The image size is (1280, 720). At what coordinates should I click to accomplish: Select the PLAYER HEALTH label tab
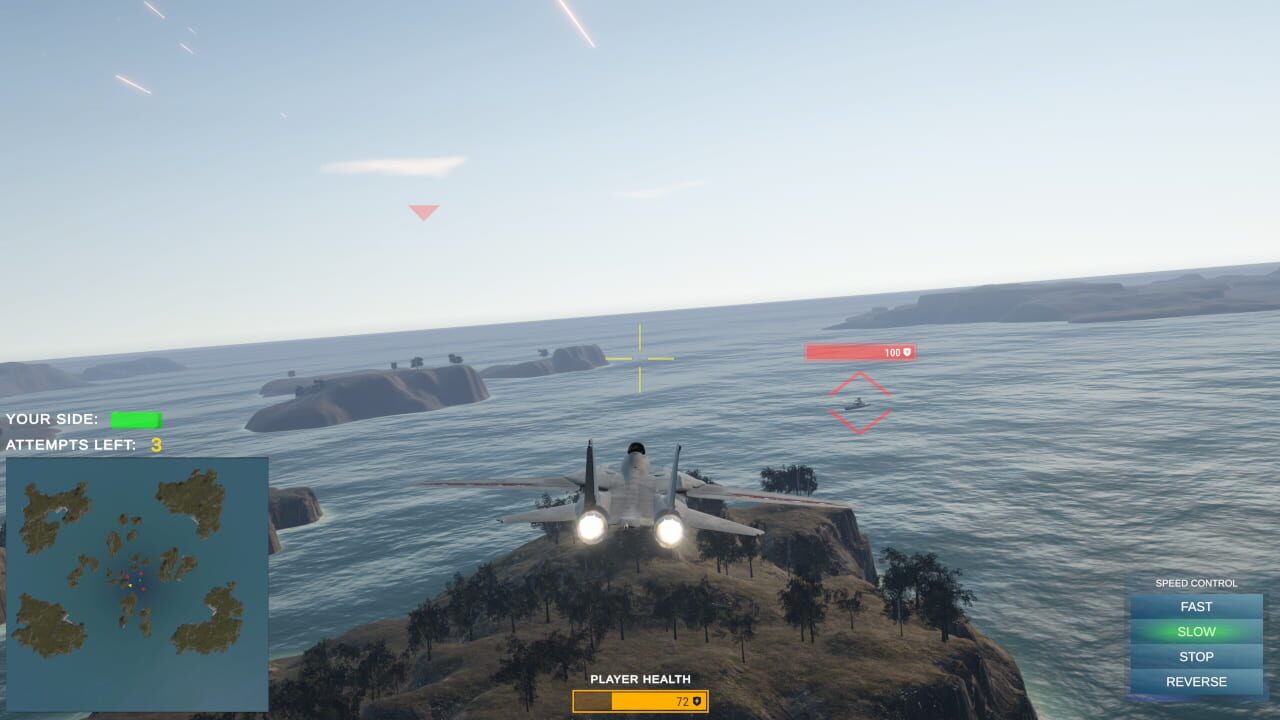(640, 680)
